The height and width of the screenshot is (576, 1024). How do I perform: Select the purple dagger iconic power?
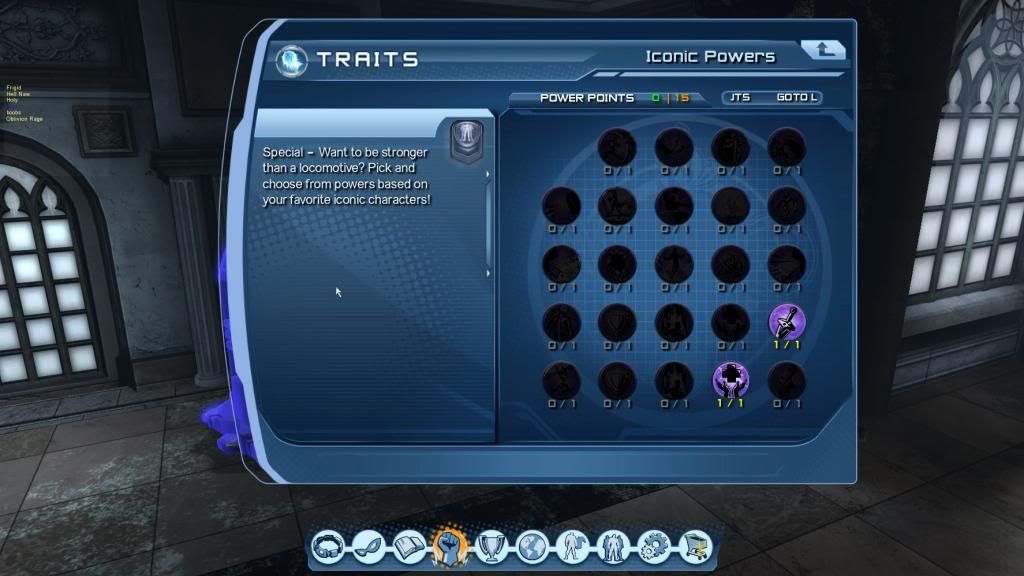[786, 322]
